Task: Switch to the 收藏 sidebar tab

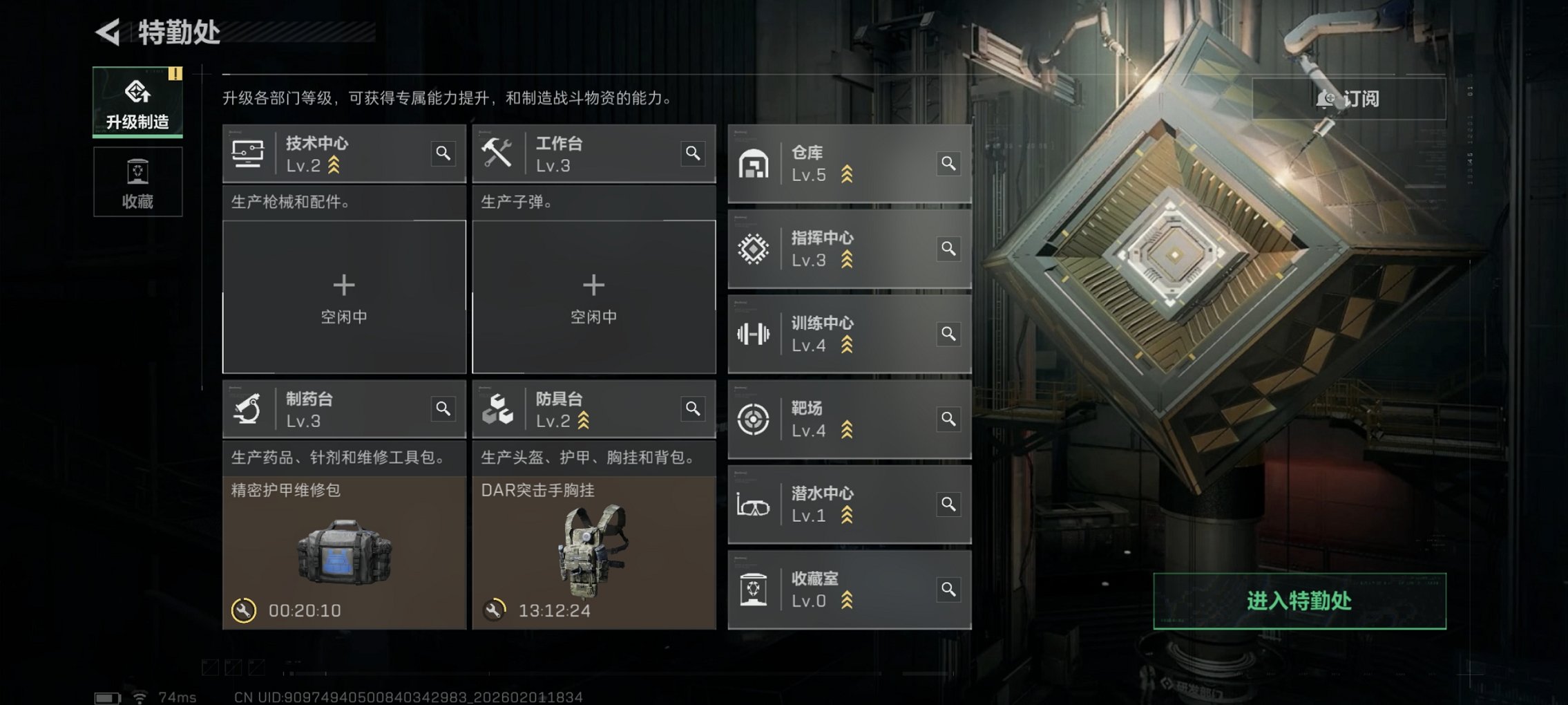Action: click(137, 181)
